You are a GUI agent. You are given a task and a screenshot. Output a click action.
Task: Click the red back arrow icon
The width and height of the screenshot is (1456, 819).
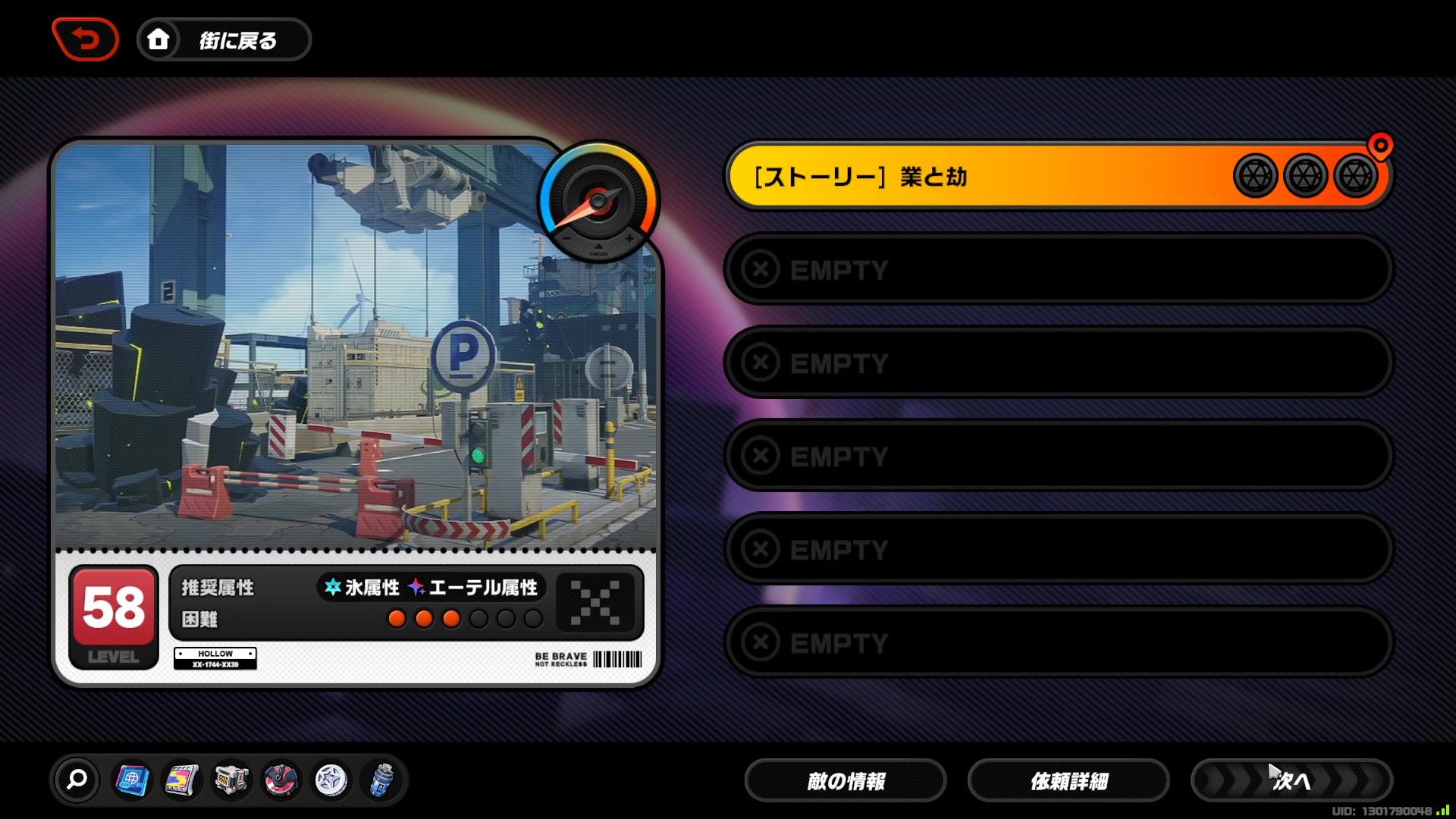85,39
